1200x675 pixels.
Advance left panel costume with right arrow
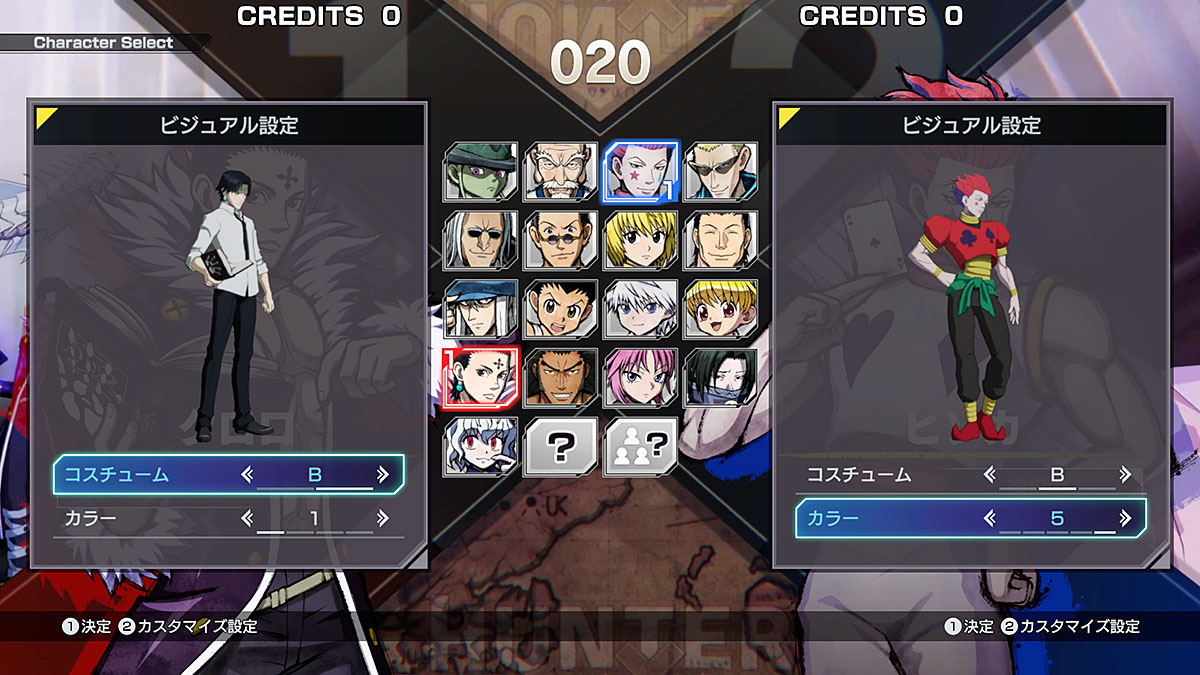click(382, 475)
